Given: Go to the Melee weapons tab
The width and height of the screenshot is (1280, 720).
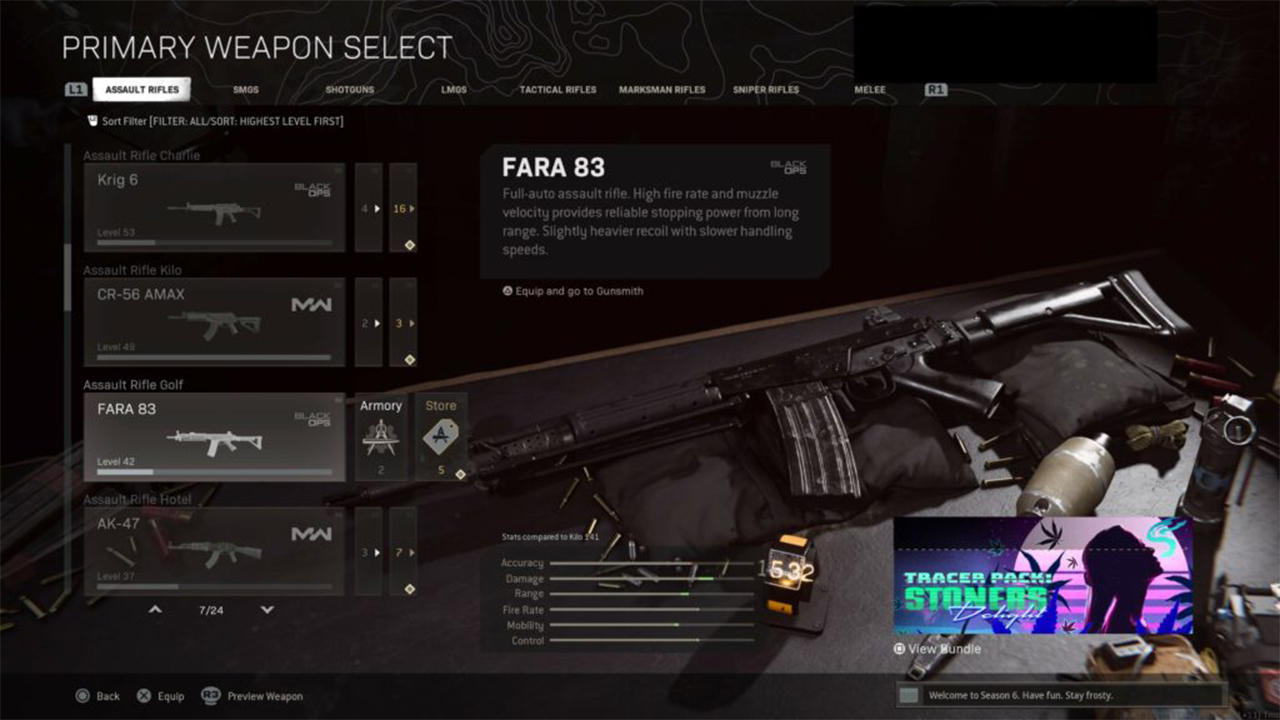Looking at the screenshot, I should (870, 90).
